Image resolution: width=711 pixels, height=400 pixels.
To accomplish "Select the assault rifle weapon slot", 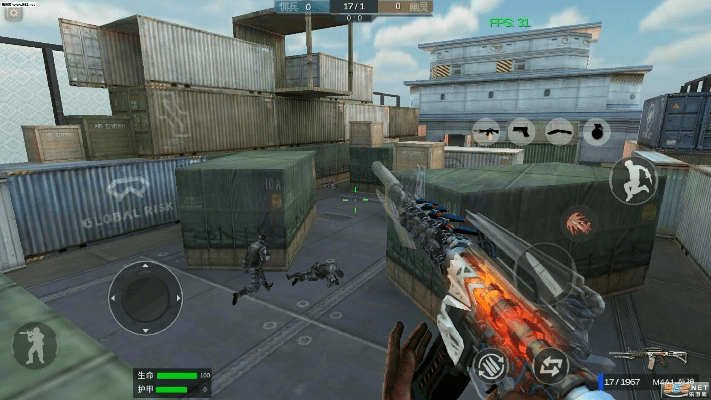I will pos(487,131).
